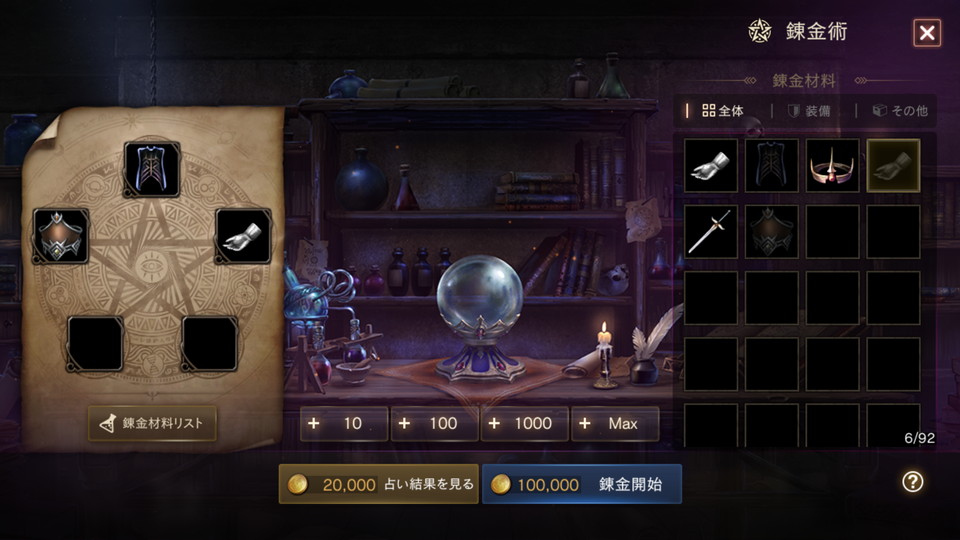Switch to the 全体 materials tab

[x=723, y=111]
